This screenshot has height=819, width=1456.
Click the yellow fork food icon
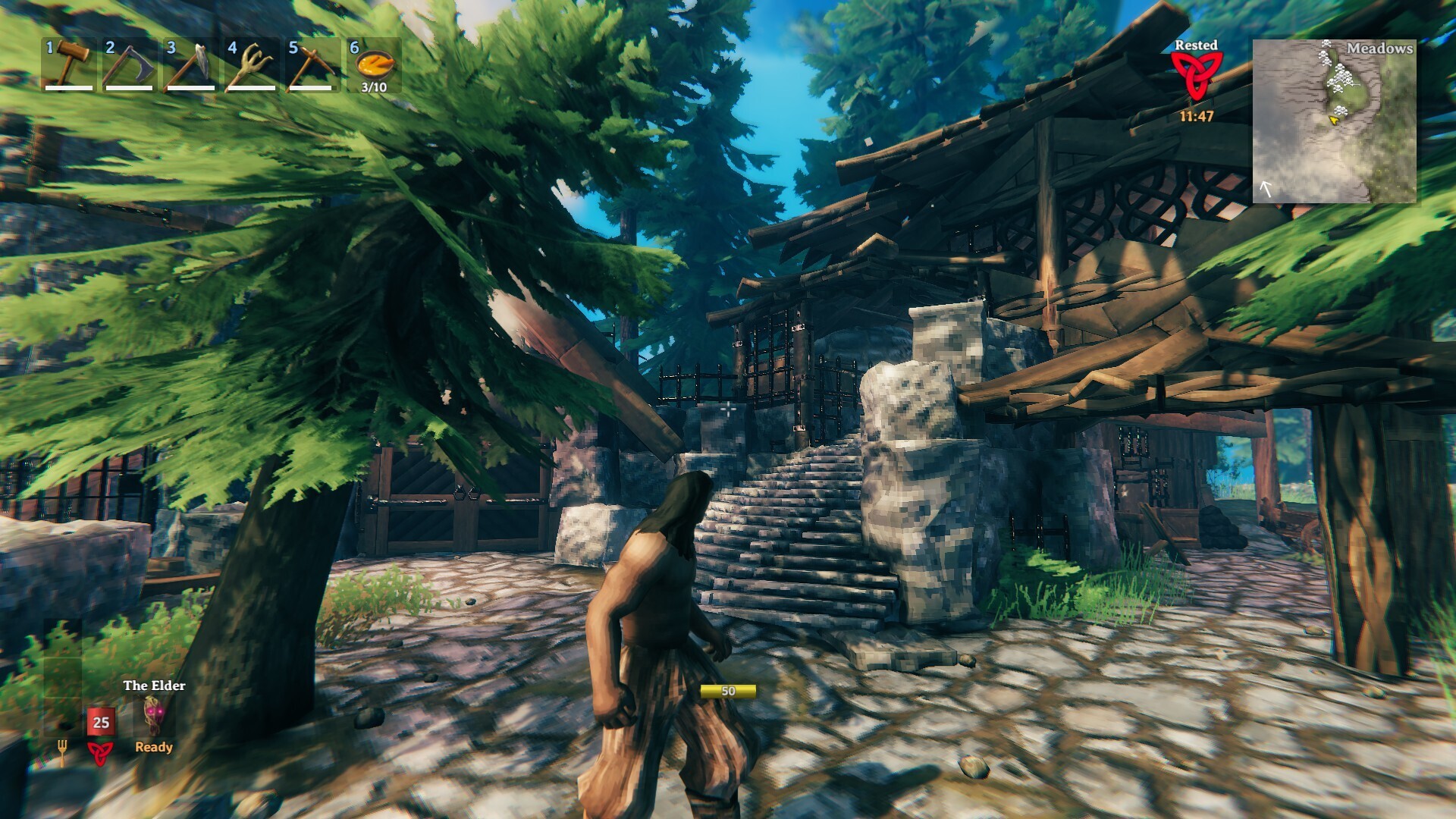[62, 751]
